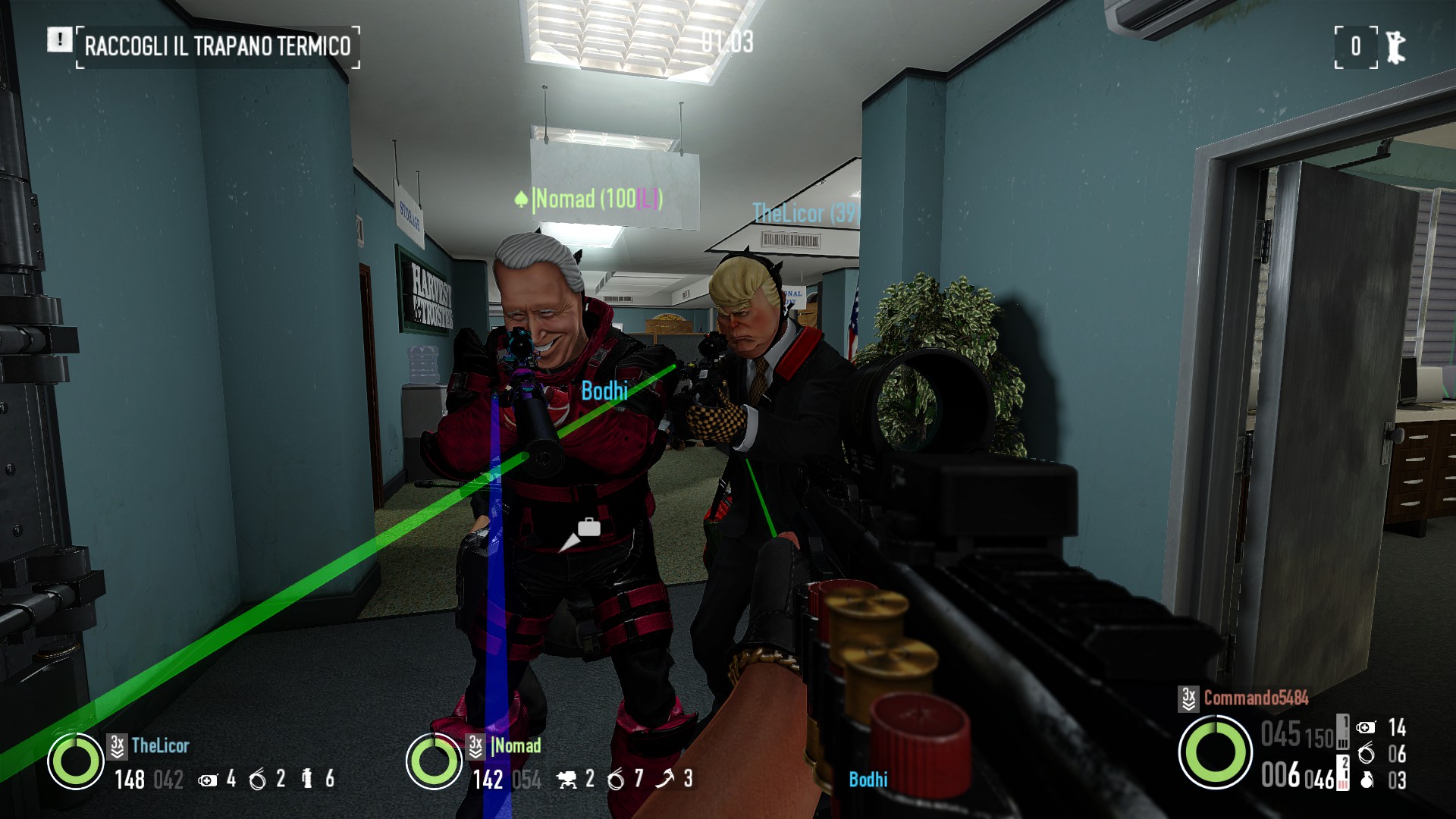Click TheLicor's player name in team panel
The image size is (1456, 819).
click(160, 746)
